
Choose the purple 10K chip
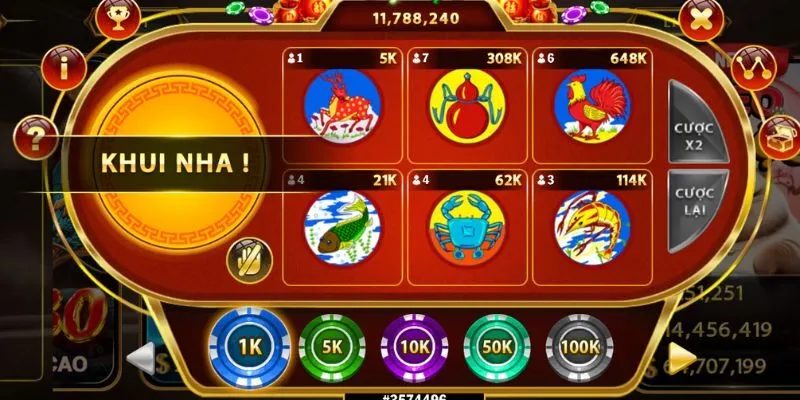click(x=415, y=347)
